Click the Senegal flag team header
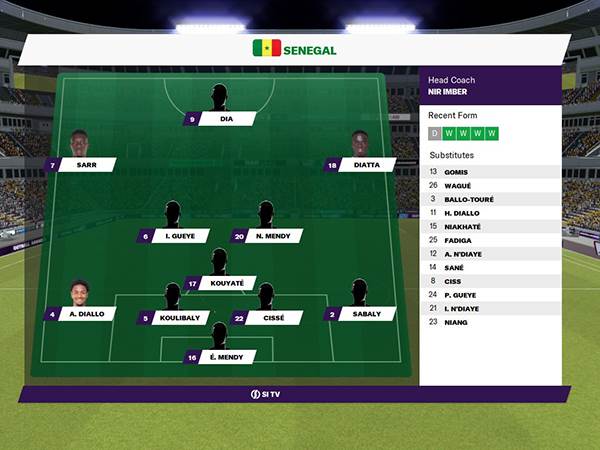The image size is (600, 450). [295, 49]
